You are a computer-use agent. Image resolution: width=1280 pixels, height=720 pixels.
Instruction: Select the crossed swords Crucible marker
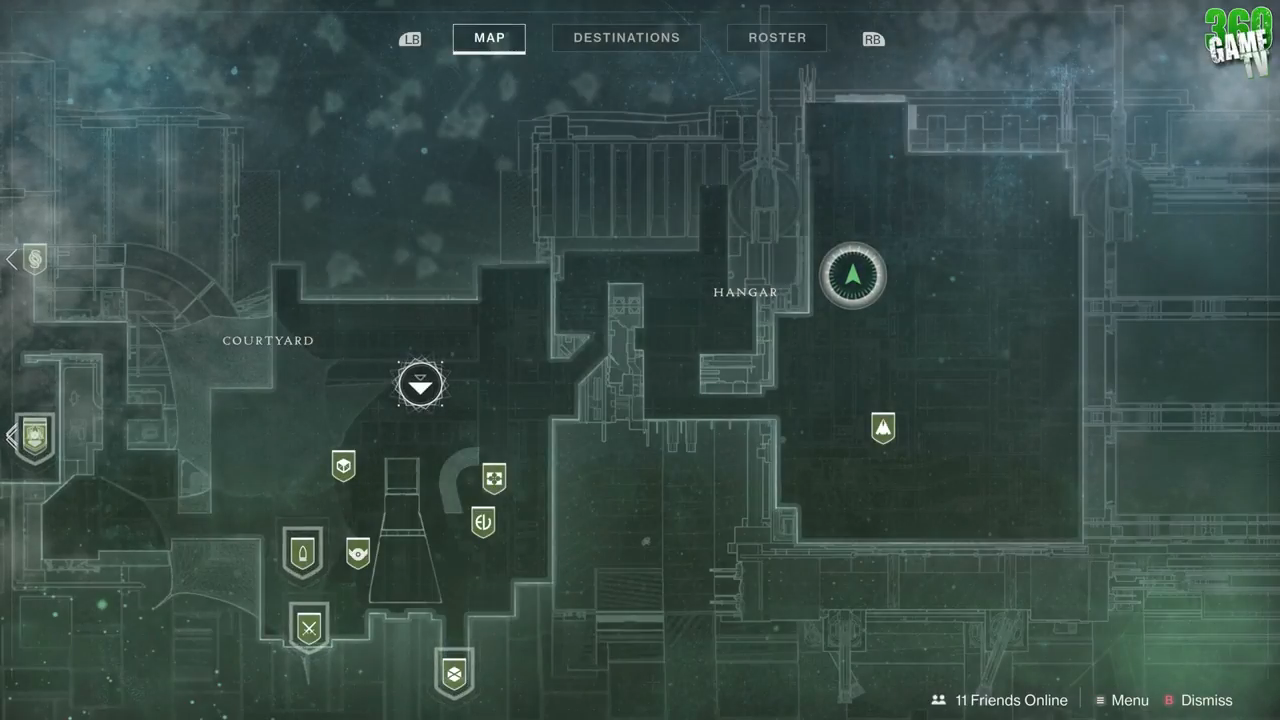click(309, 628)
